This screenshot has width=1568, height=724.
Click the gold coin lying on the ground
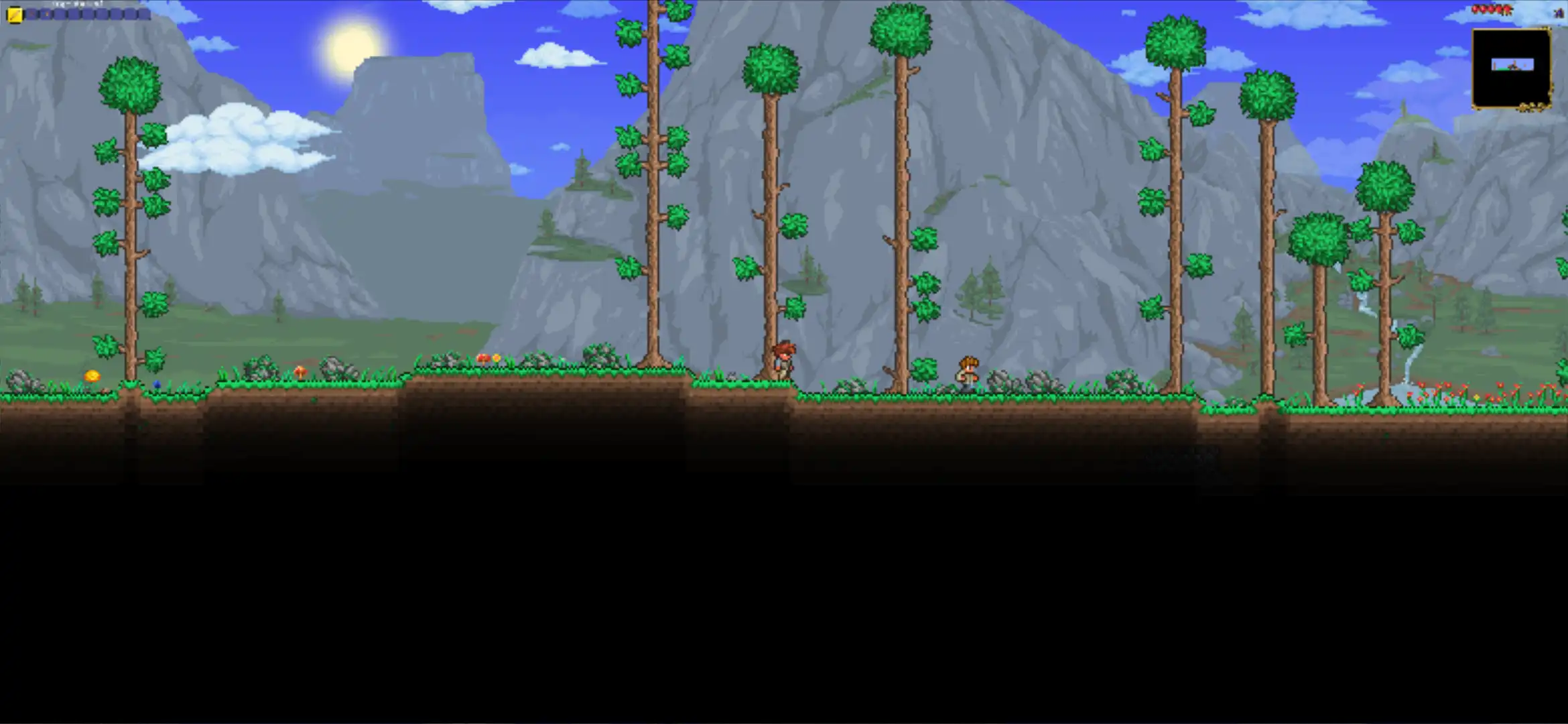92,375
